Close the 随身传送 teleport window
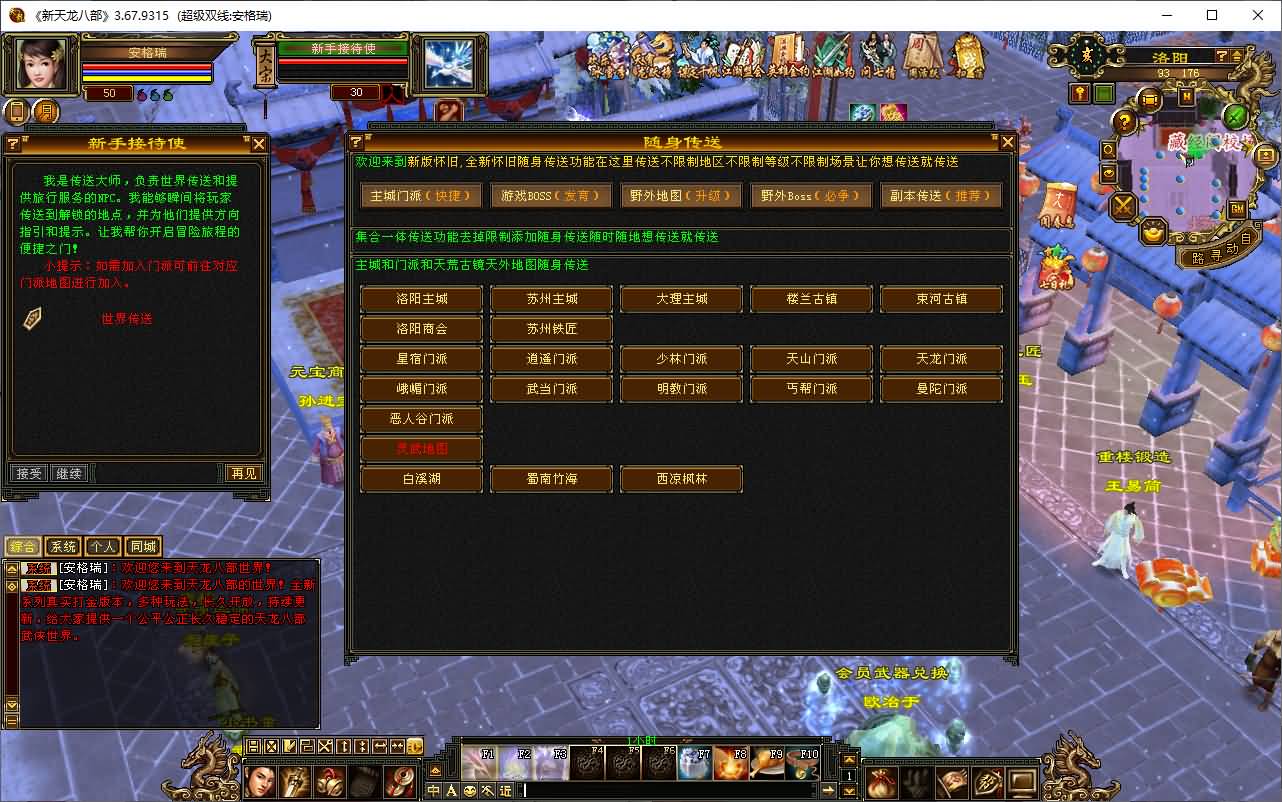The width and height of the screenshot is (1282, 802). coord(1007,143)
